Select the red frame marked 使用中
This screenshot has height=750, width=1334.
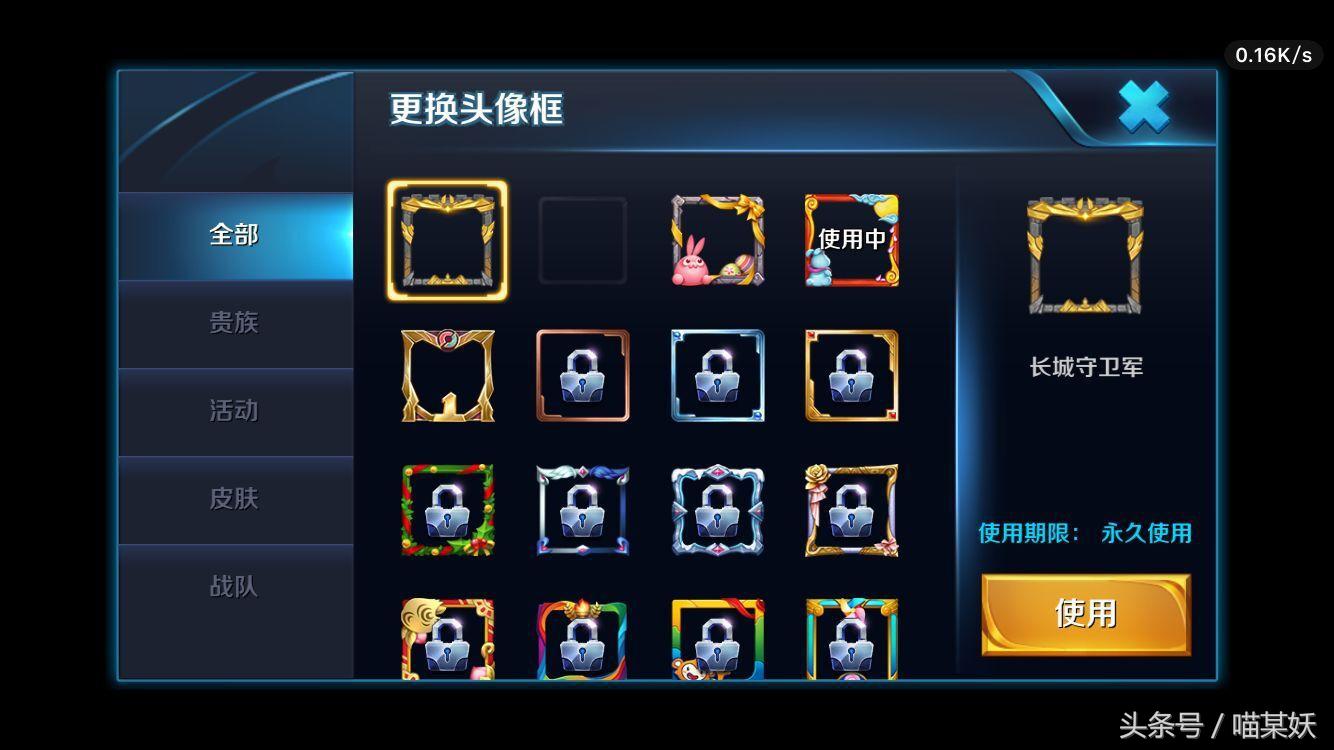(851, 240)
